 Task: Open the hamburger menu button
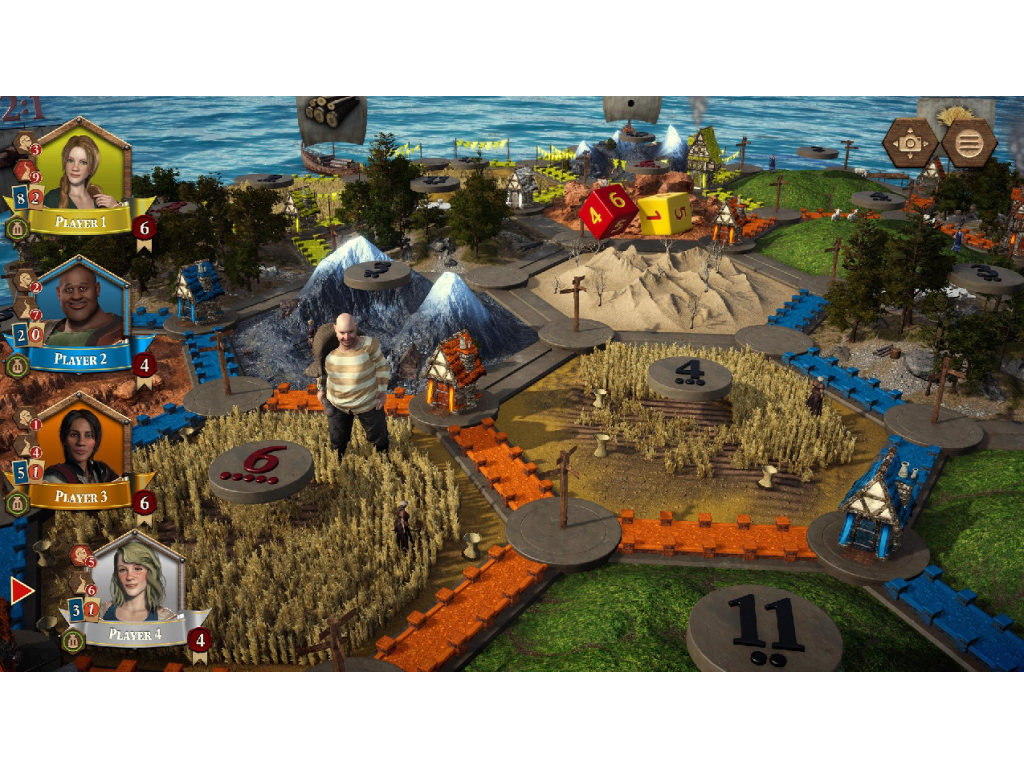click(x=969, y=143)
